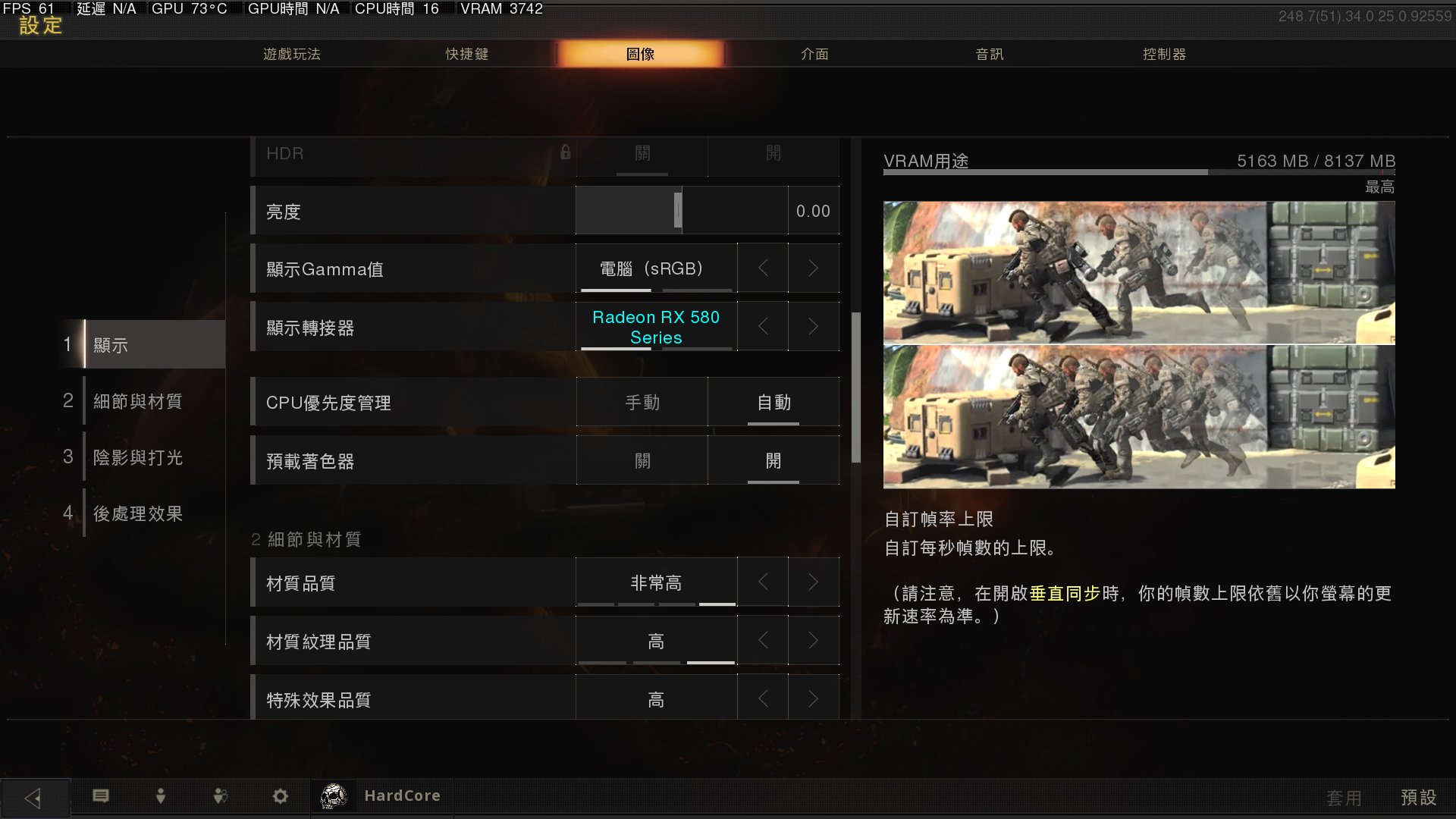Image resolution: width=1456 pixels, height=819 pixels.
Task: Switch to the 音訊 tab
Action: click(x=990, y=54)
